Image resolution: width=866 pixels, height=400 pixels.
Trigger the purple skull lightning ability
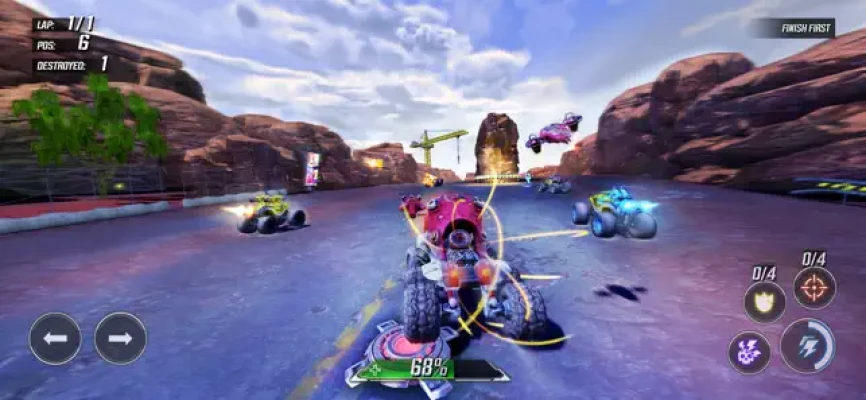coord(749,352)
